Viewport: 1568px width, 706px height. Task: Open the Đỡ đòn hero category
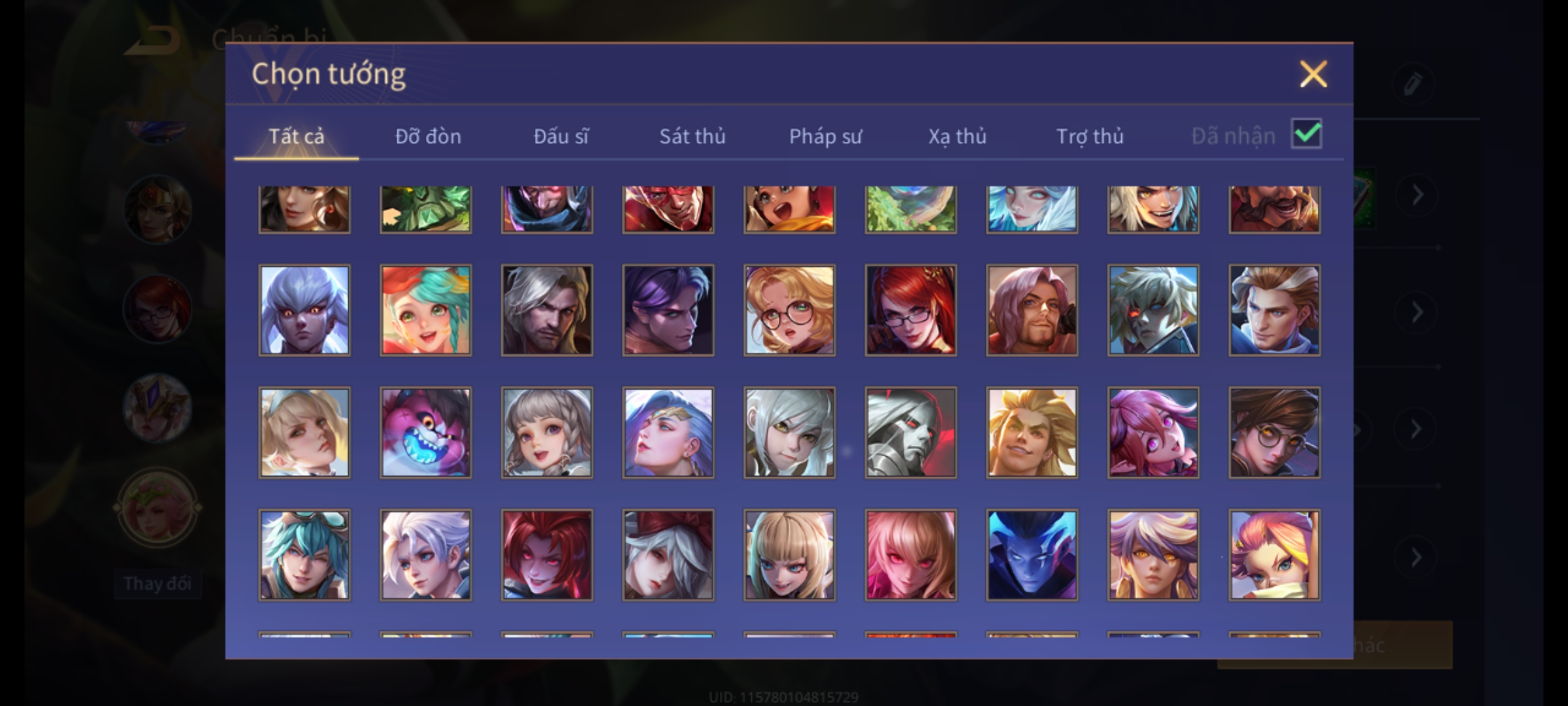click(428, 136)
